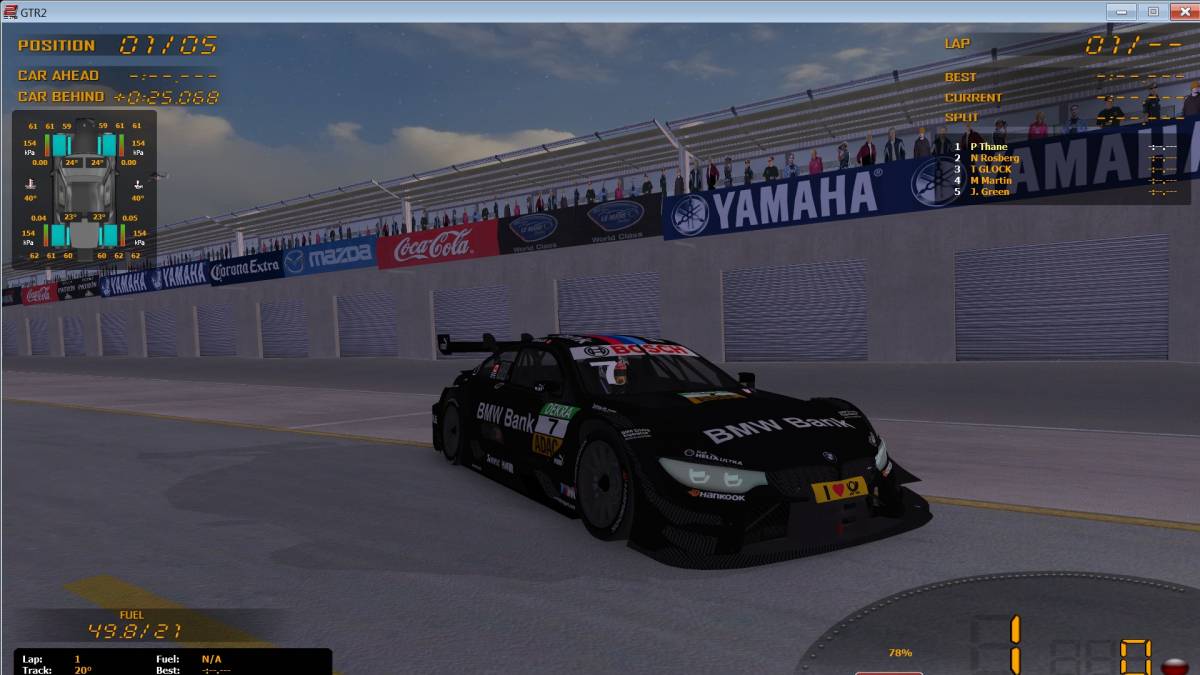Choose T Glock in the standings list
1200x675 pixels.
[990, 169]
